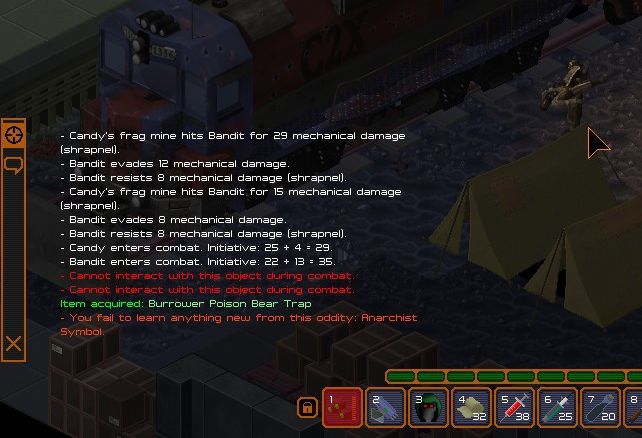
Task: Open the speech bubble dialogue log tab
Action: coord(14,162)
